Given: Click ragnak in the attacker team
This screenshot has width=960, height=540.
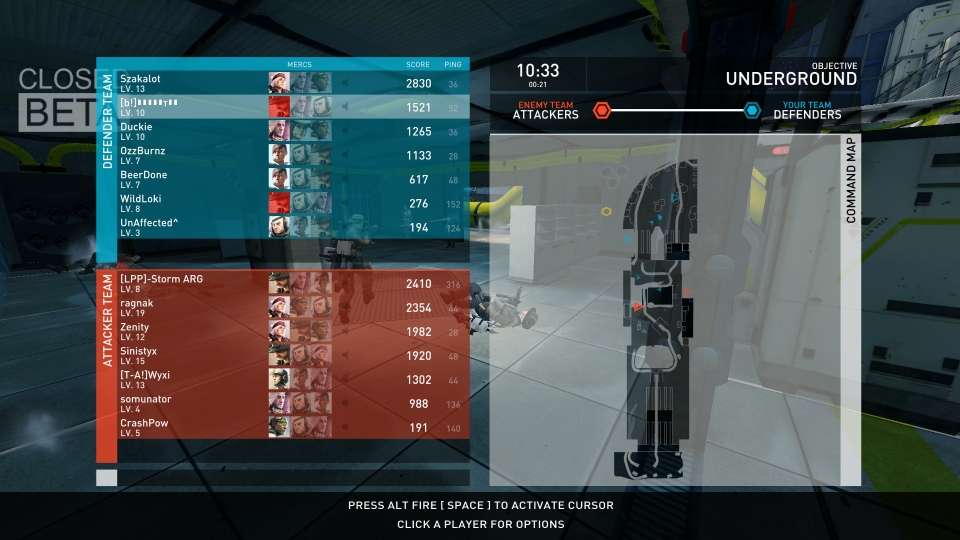Looking at the screenshot, I should click(137, 307).
